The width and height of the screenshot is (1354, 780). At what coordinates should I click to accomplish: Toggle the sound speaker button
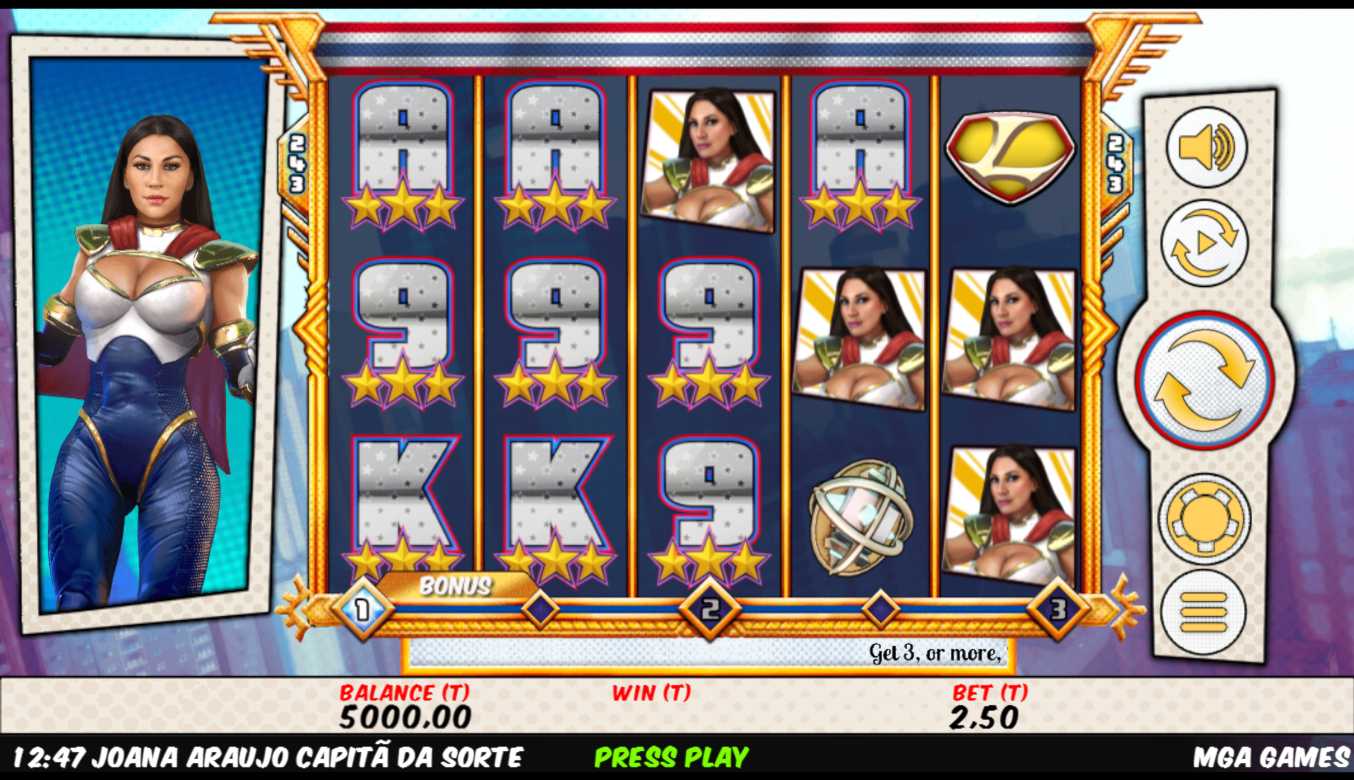click(1206, 148)
